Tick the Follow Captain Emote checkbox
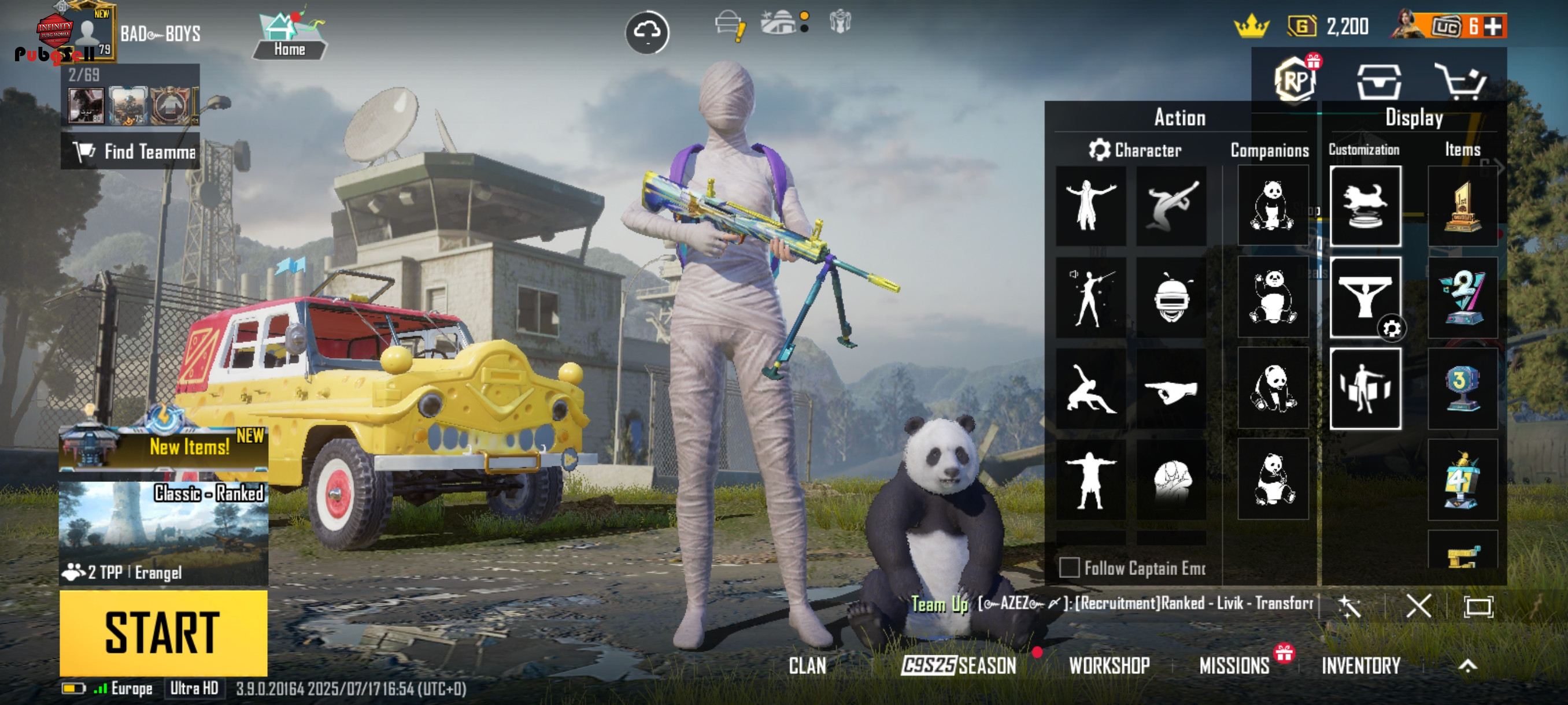1568x705 pixels. click(1069, 567)
